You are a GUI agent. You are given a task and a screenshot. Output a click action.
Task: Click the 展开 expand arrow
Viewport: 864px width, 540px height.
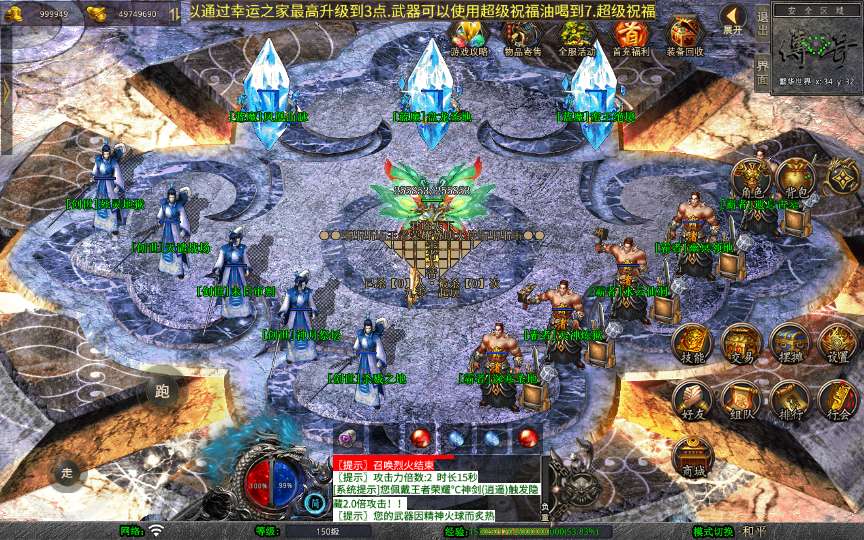(734, 20)
